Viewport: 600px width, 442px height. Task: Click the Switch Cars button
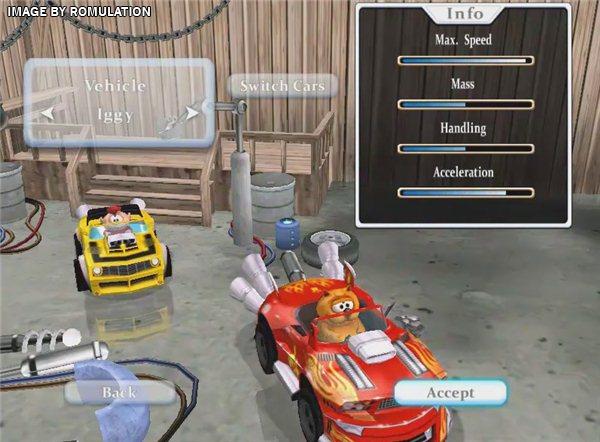point(282,86)
